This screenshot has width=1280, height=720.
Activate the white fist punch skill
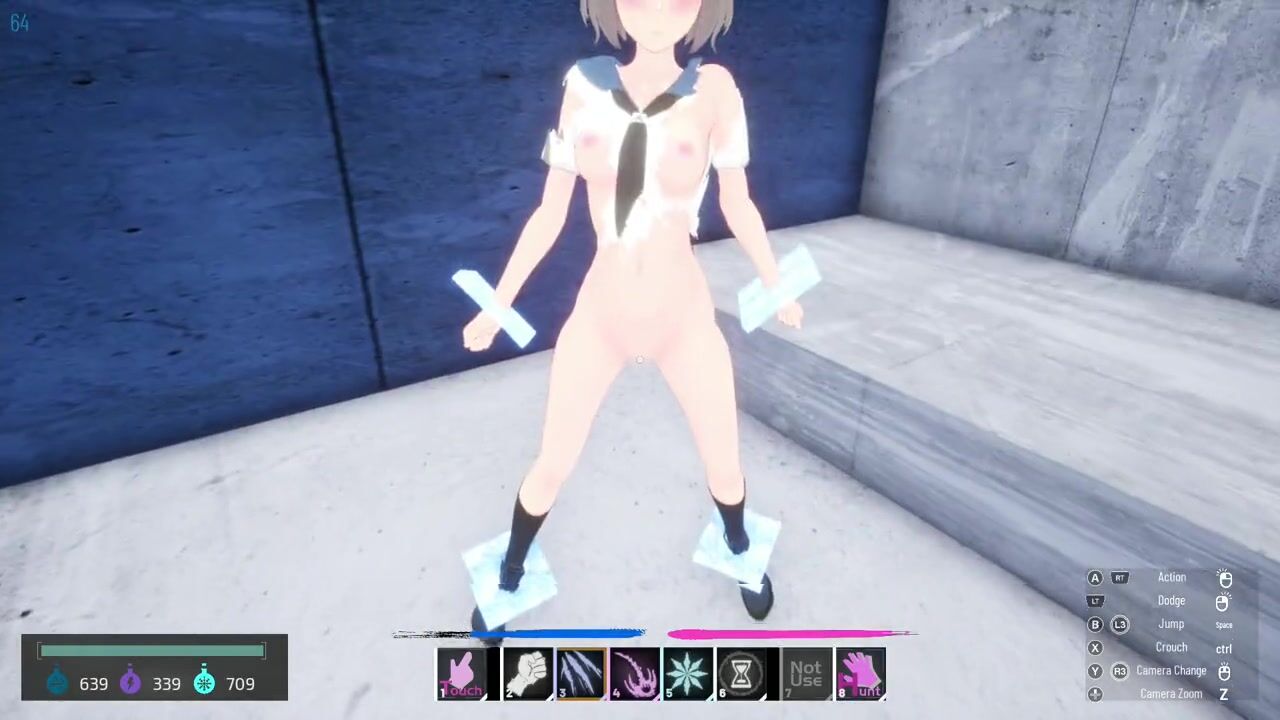click(x=528, y=673)
